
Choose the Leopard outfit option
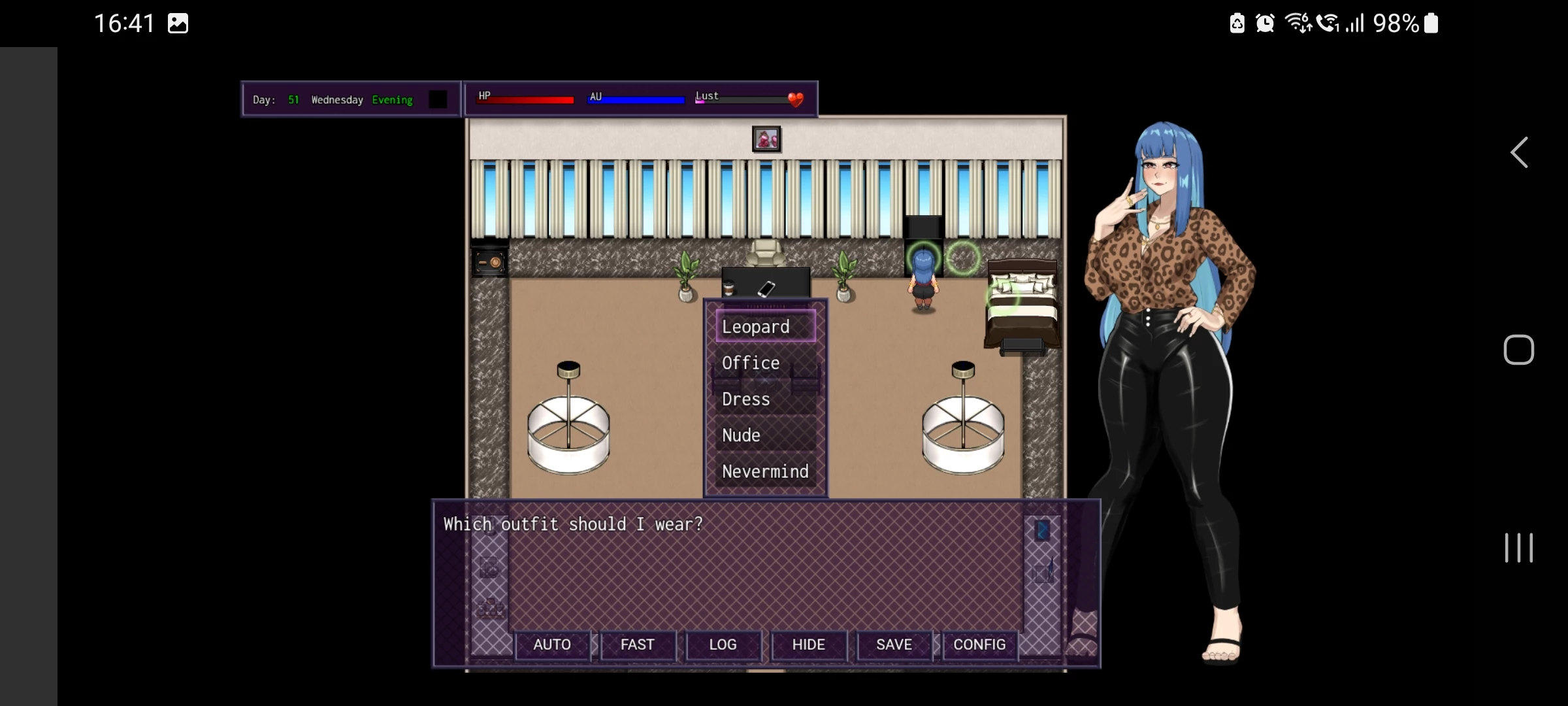coord(765,326)
